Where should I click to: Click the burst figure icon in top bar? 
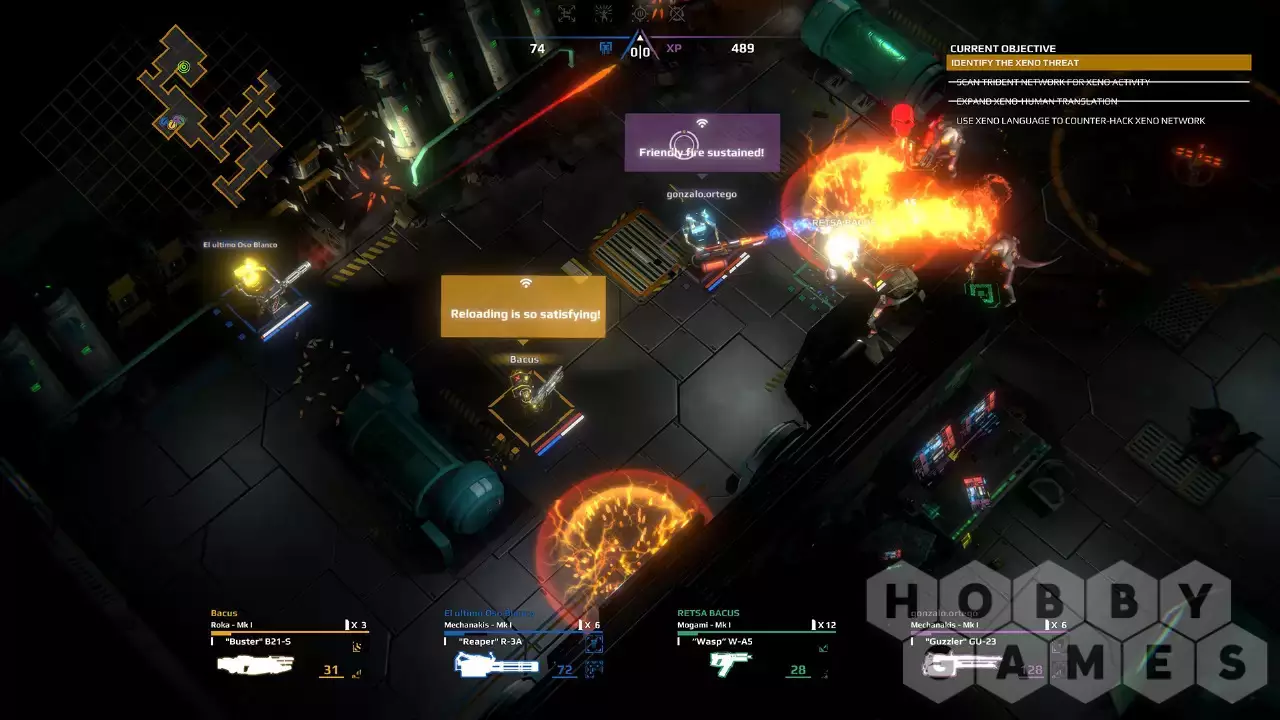(604, 14)
